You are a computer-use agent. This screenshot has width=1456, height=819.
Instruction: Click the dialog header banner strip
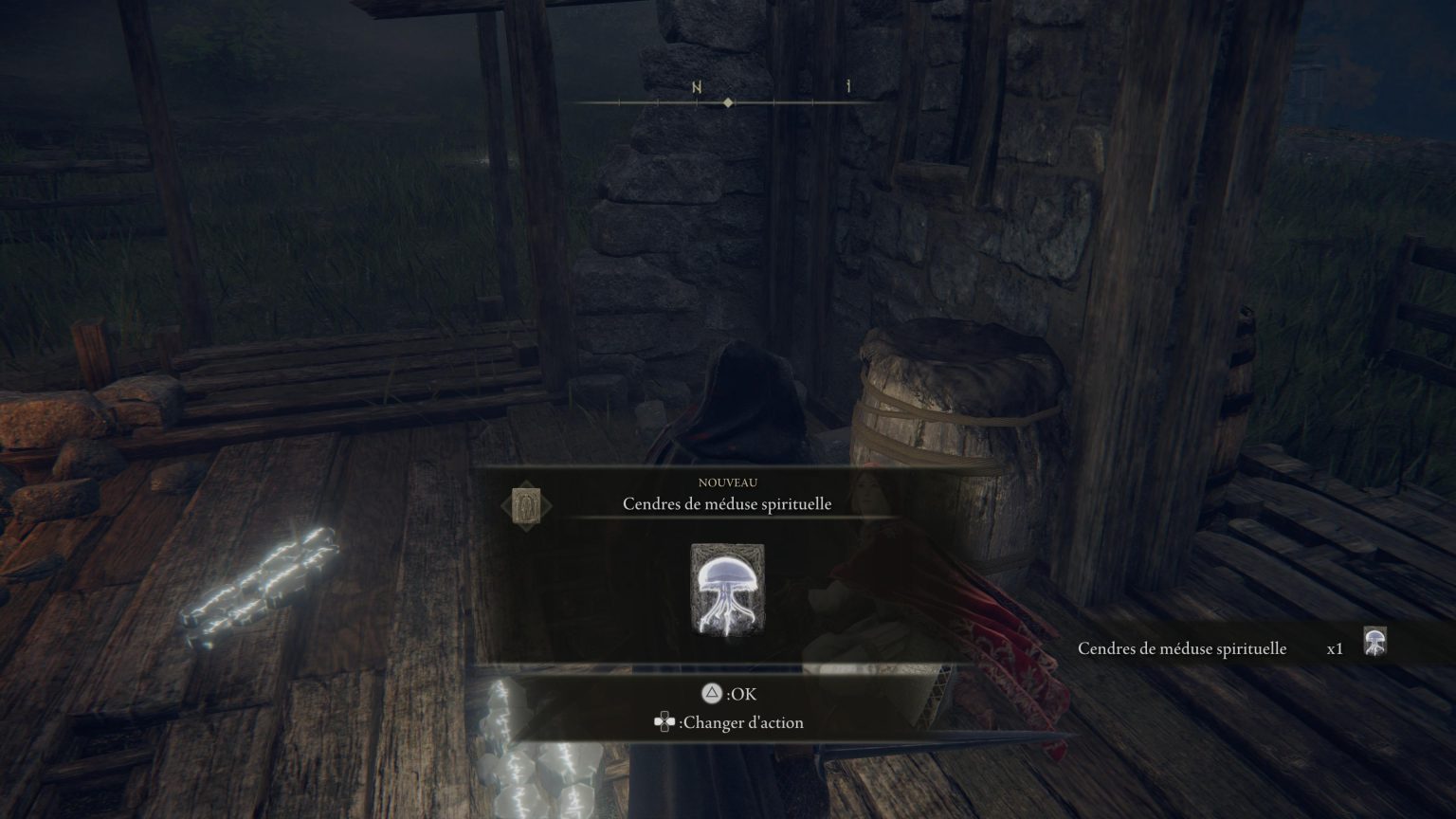(x=728, y=495)
